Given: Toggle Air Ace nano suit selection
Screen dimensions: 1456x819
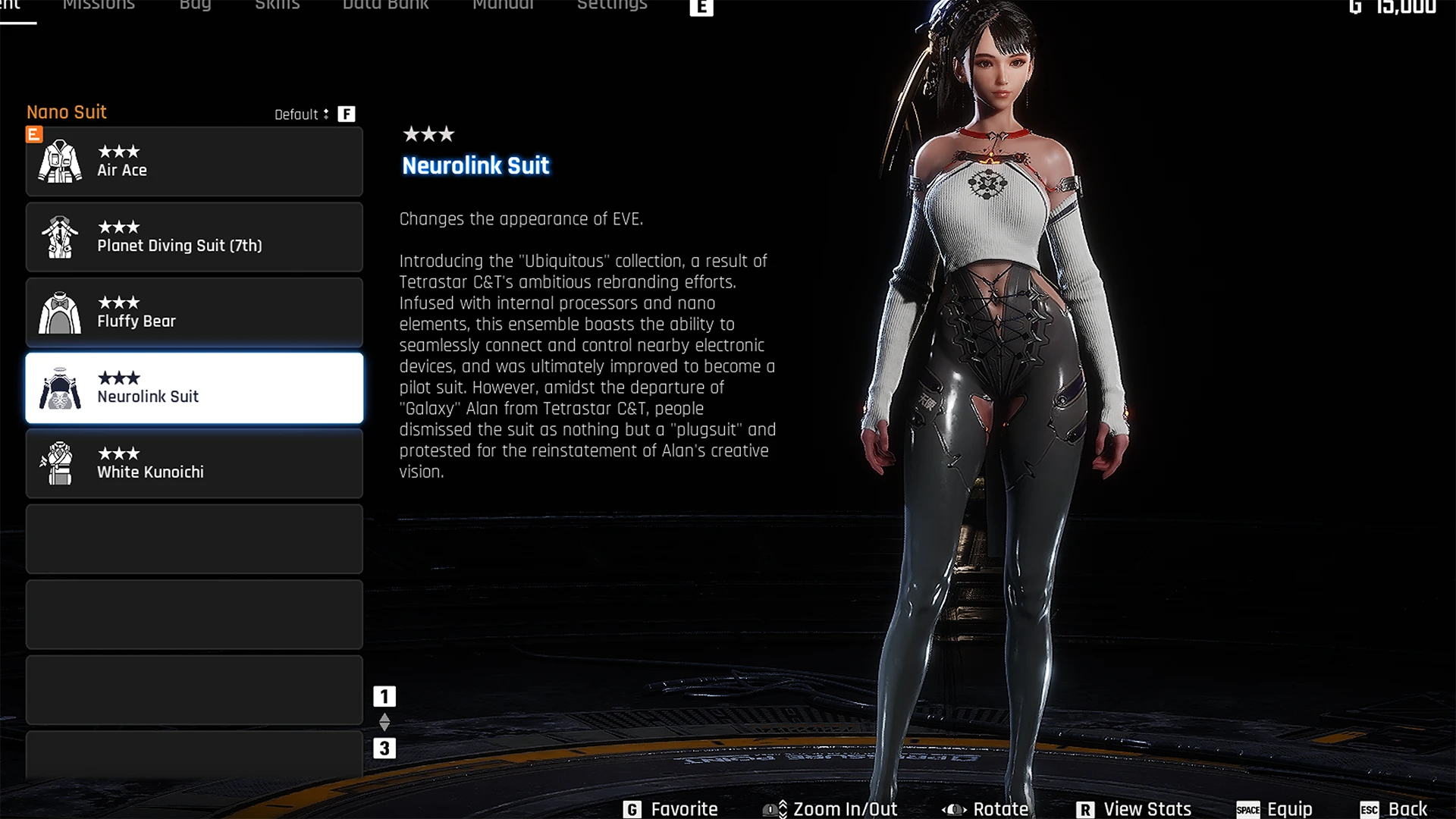Looking at the screenshot, I should 194,161.
